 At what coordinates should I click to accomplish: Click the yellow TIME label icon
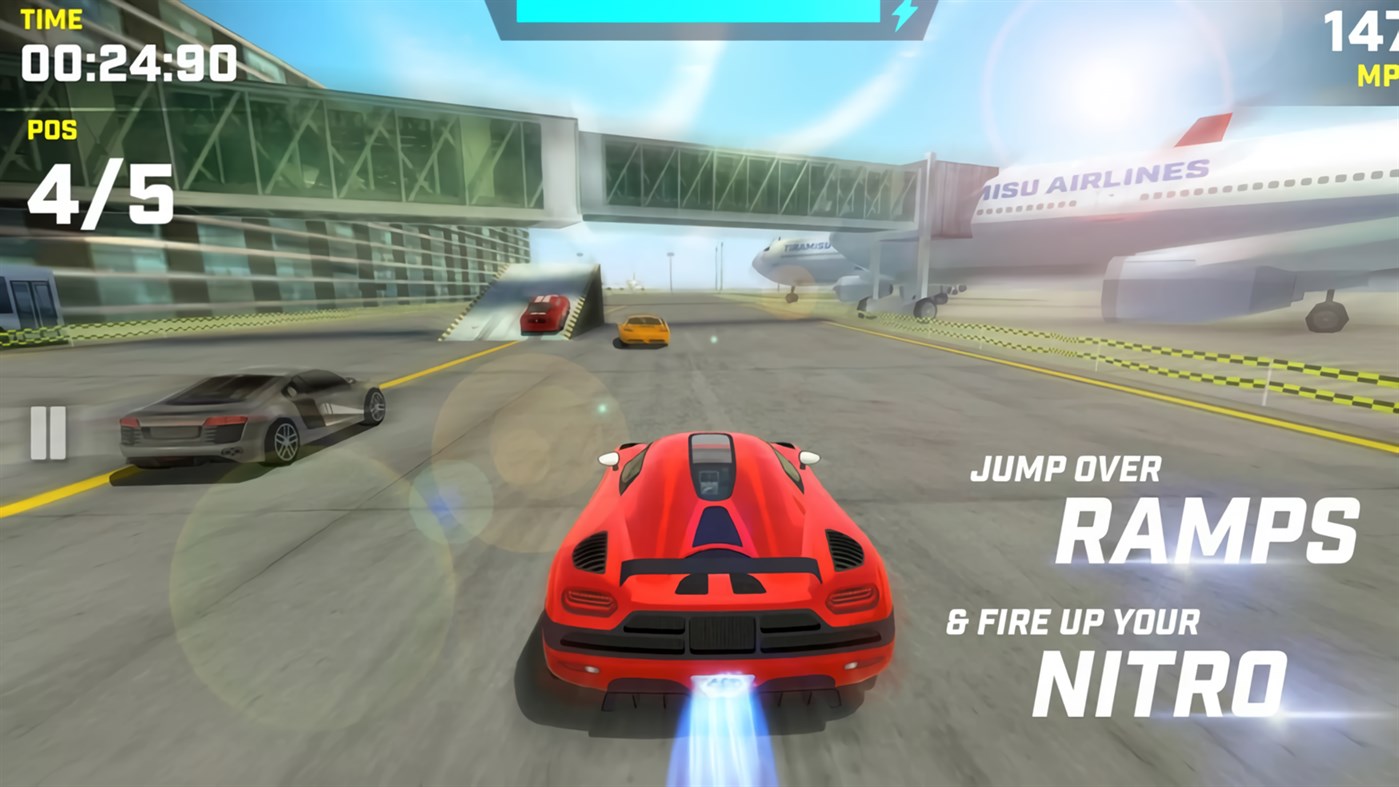pos(51,18)
